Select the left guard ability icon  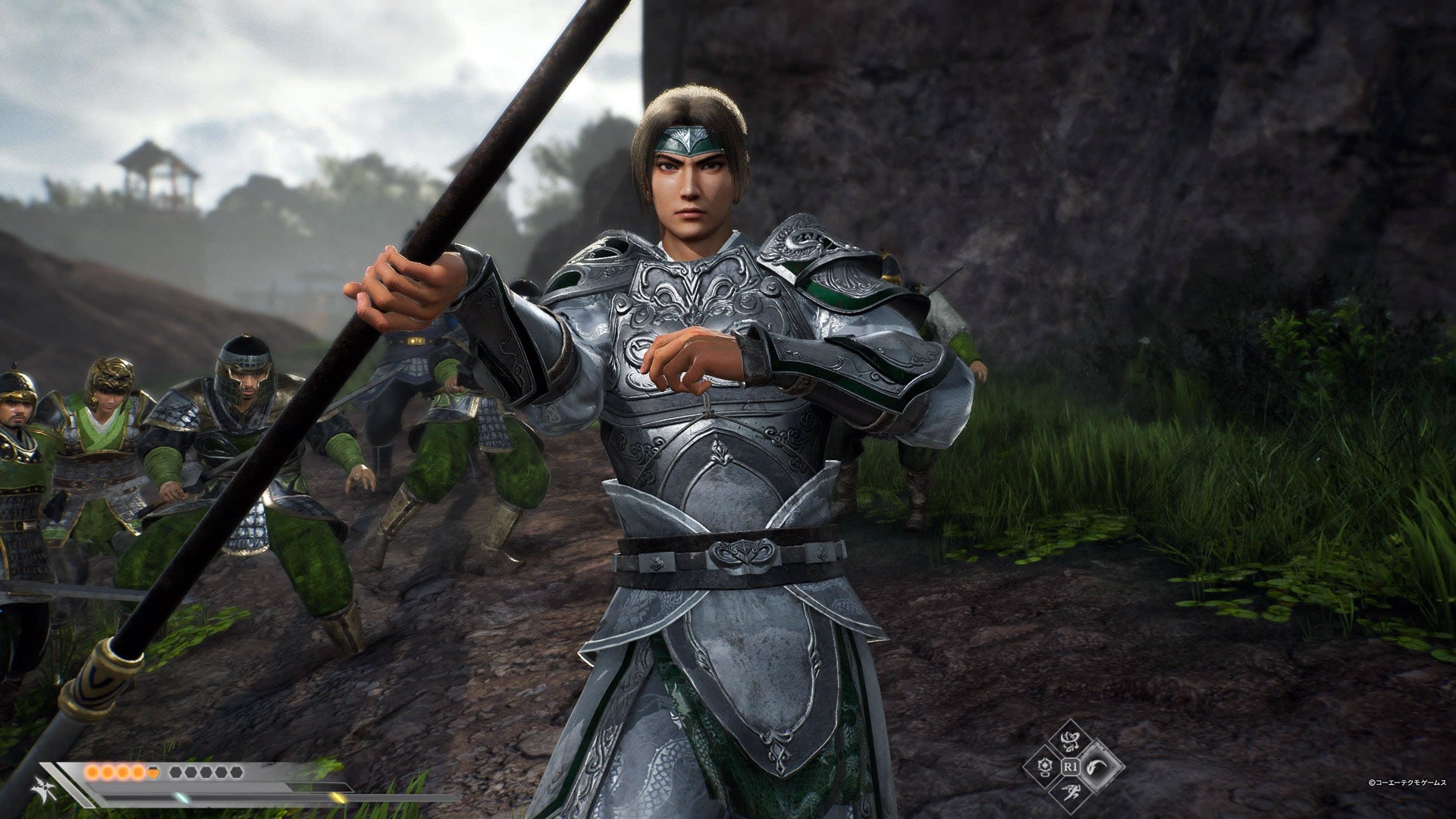[1046, 767]
